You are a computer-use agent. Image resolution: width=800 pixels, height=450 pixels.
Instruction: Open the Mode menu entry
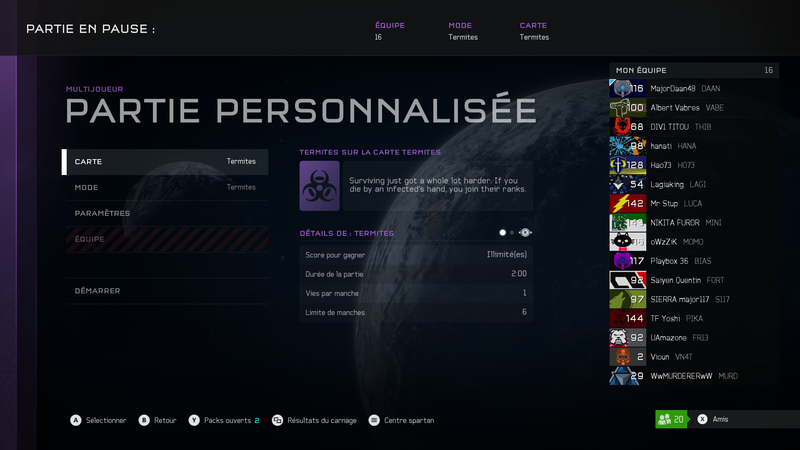pos(165,187)
